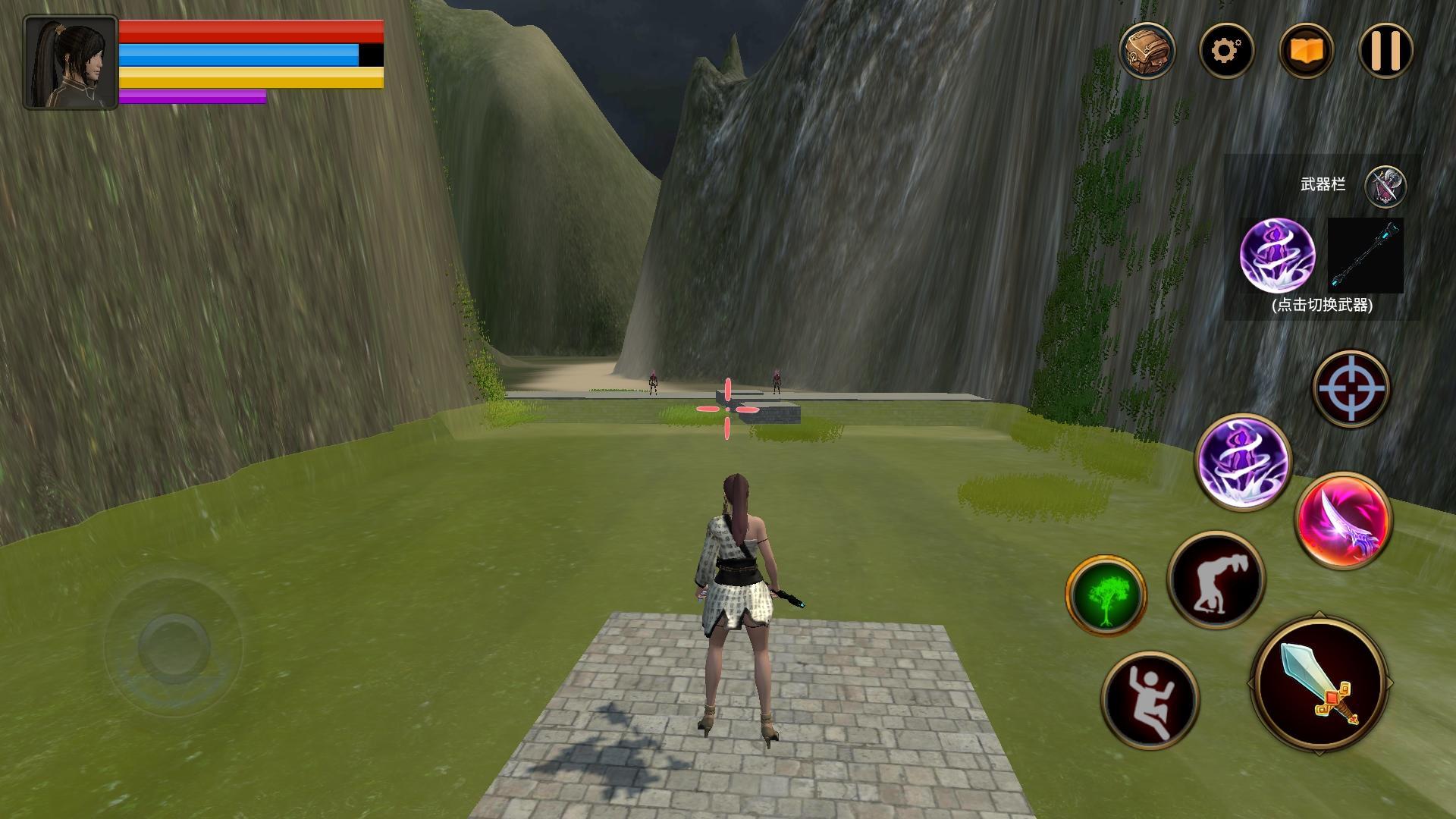Select the purple vortex skill in weapon panel
1456x819 pixels.
tap(1277, 256)
